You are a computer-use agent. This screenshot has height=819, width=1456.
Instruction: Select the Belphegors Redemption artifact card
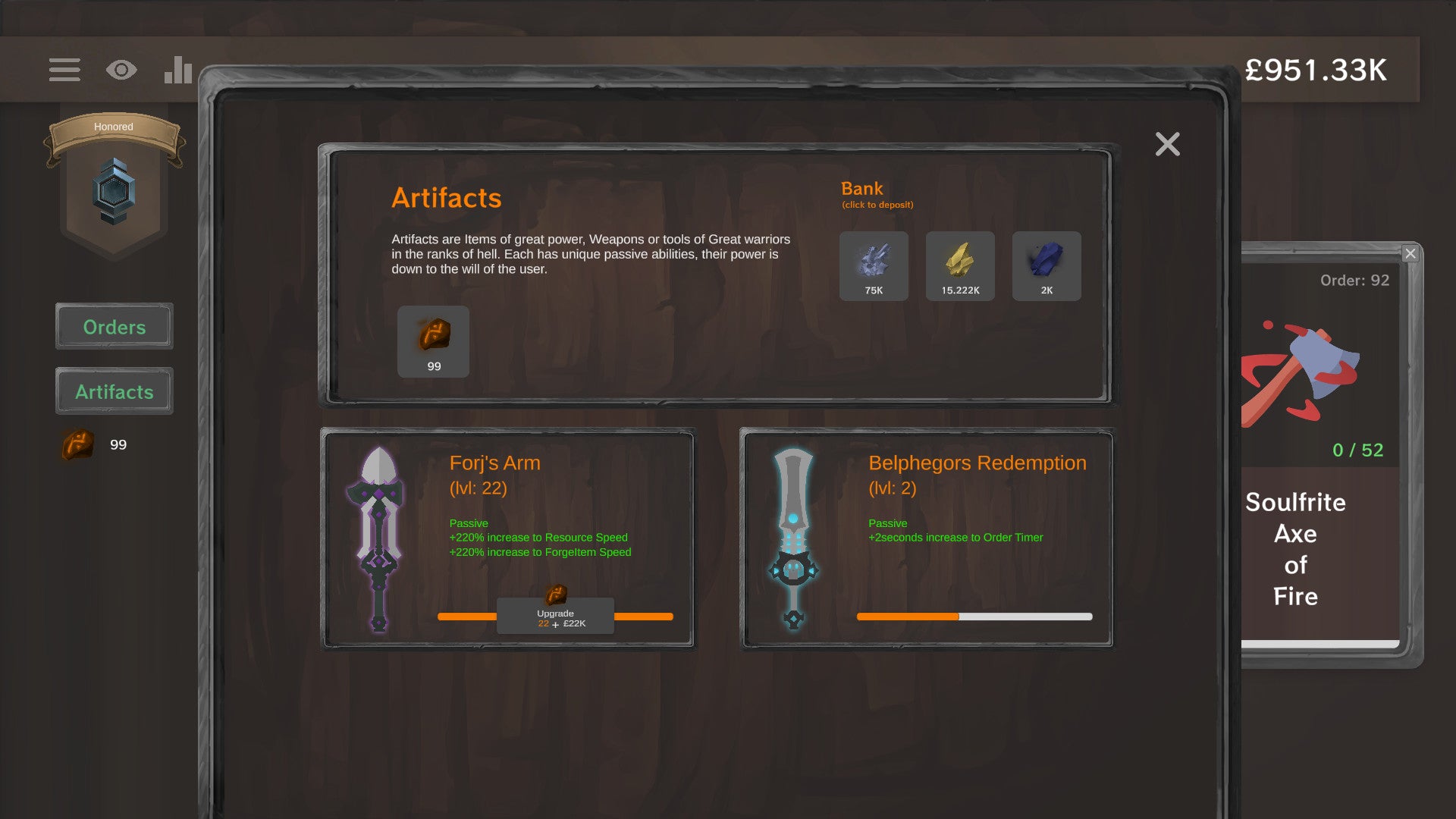(x=927, y=538)
